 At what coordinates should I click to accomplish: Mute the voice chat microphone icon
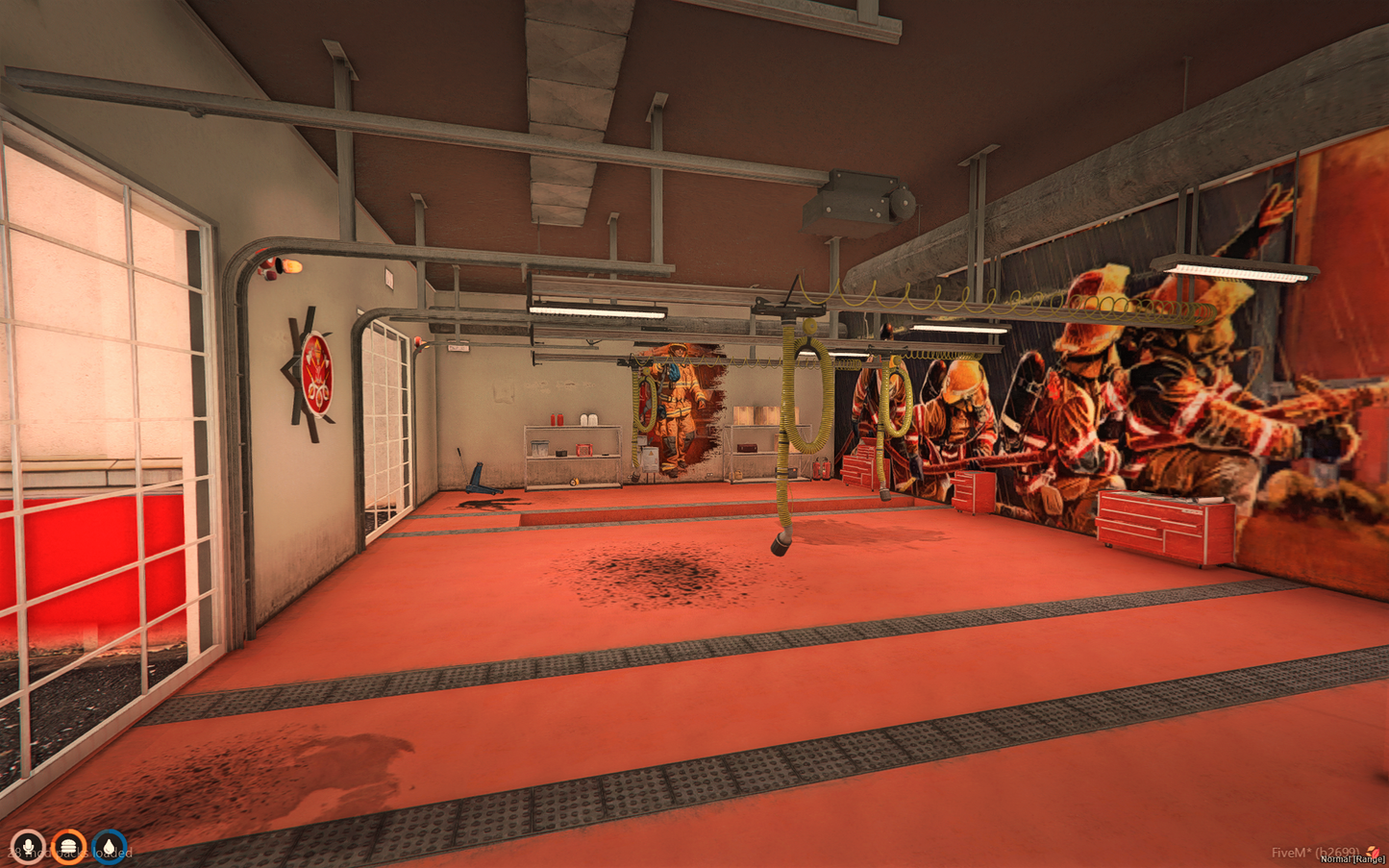pyautogui.click(x=28, y=846)
